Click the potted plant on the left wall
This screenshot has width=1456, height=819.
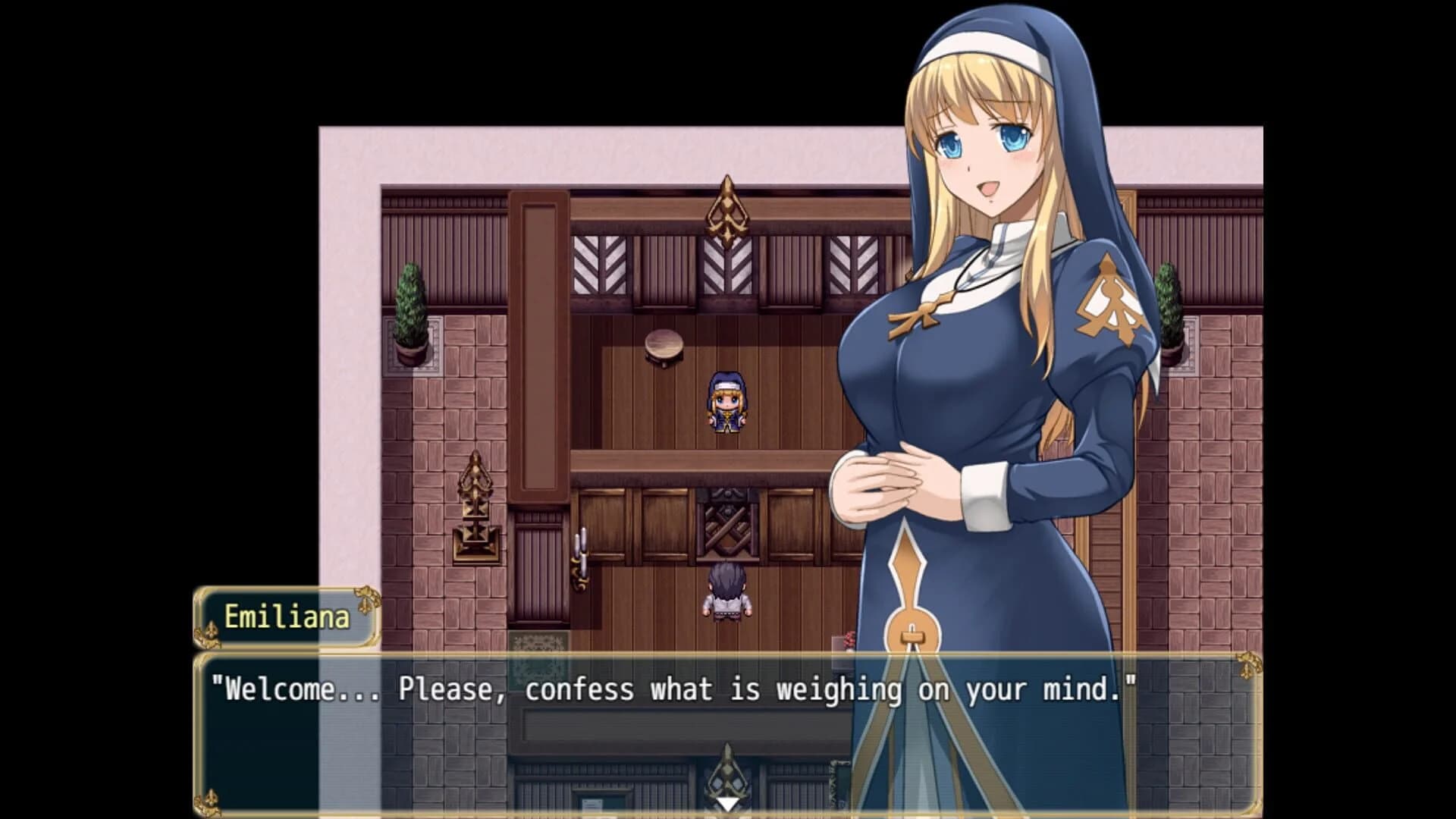pos(409,311)
